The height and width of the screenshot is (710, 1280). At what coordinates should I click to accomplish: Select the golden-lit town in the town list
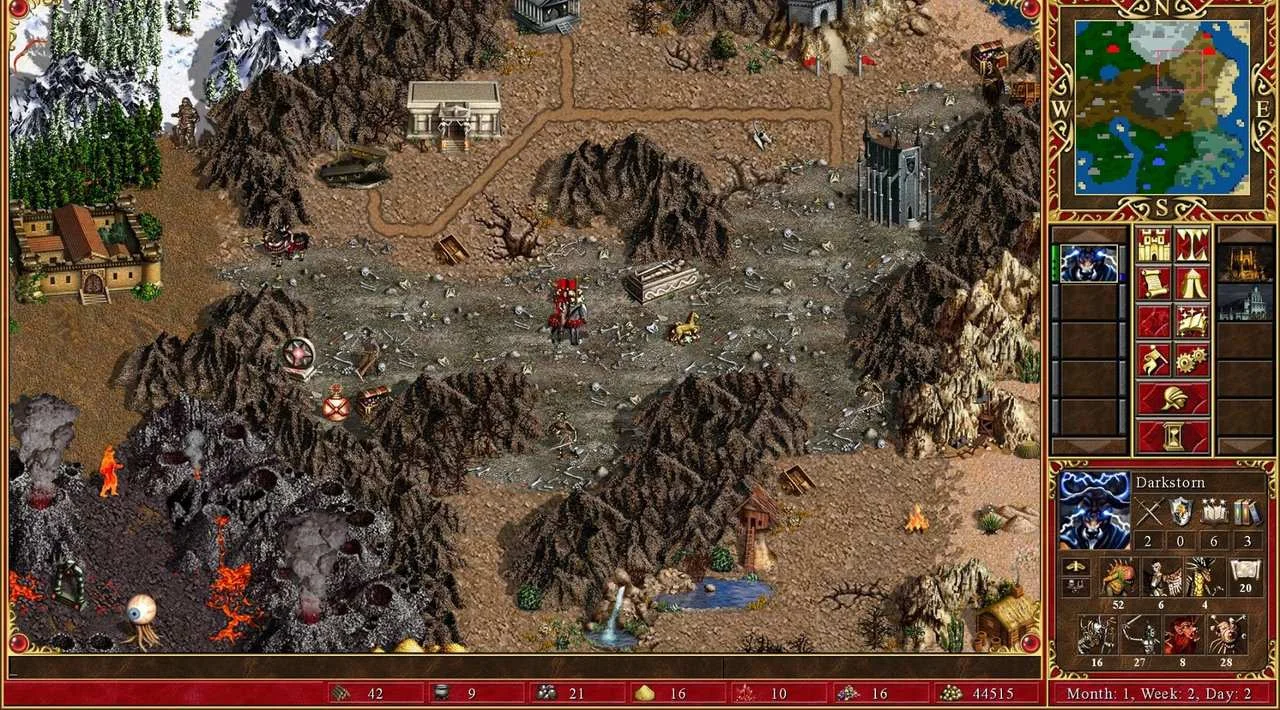[1243, 265]
